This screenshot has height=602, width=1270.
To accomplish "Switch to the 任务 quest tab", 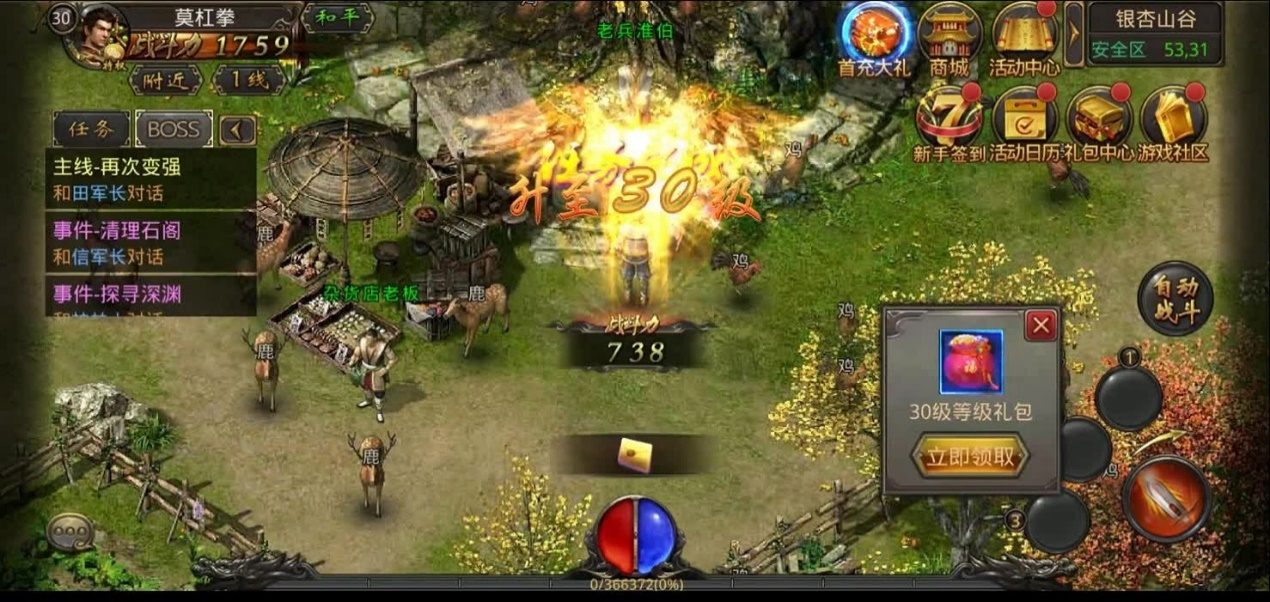I will (91, 129).
